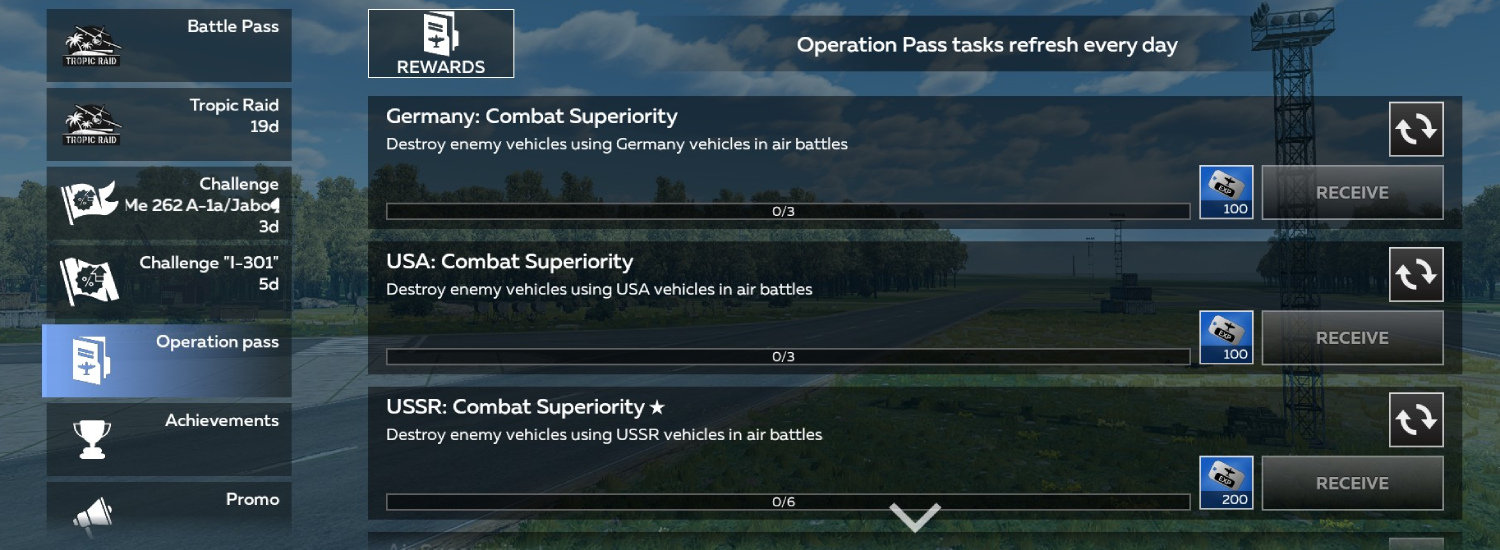Claim the USA: Combat Superiority reward
Image resolution: width=1500 pixels, height=550 pixels.
1352,338
